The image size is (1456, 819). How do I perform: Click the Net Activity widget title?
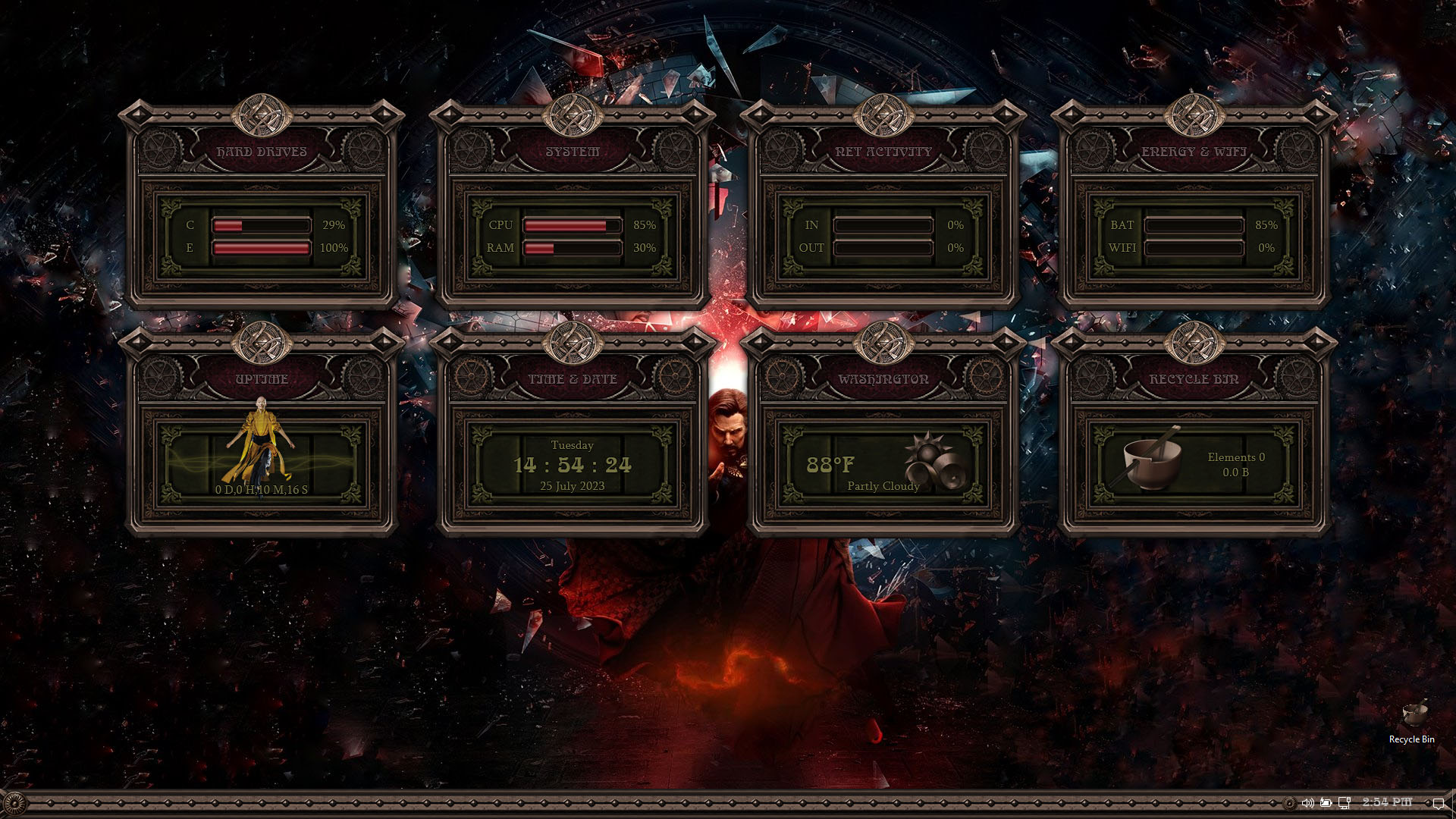point(883,152)
